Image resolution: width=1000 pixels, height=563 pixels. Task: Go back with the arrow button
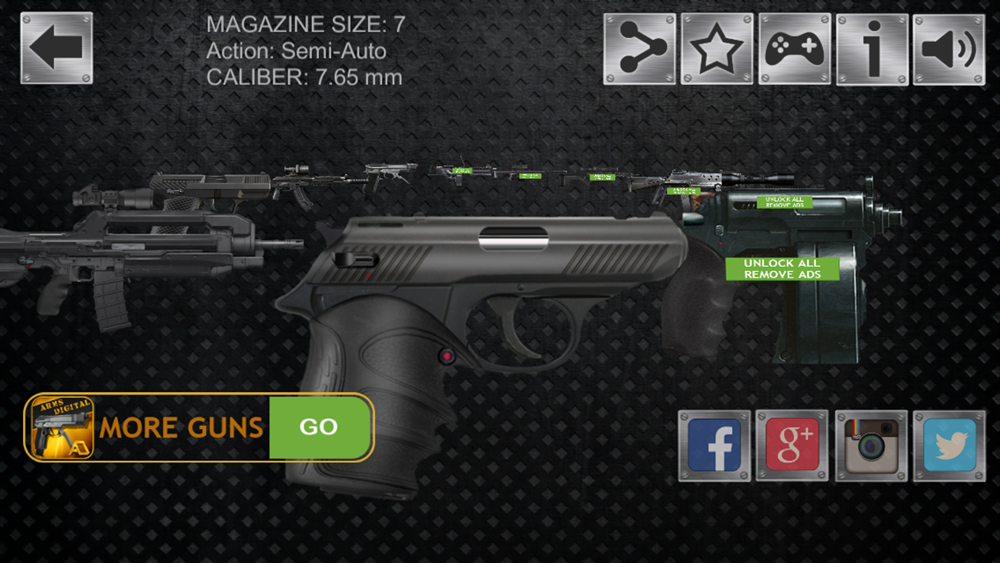[x=57, y=48]
